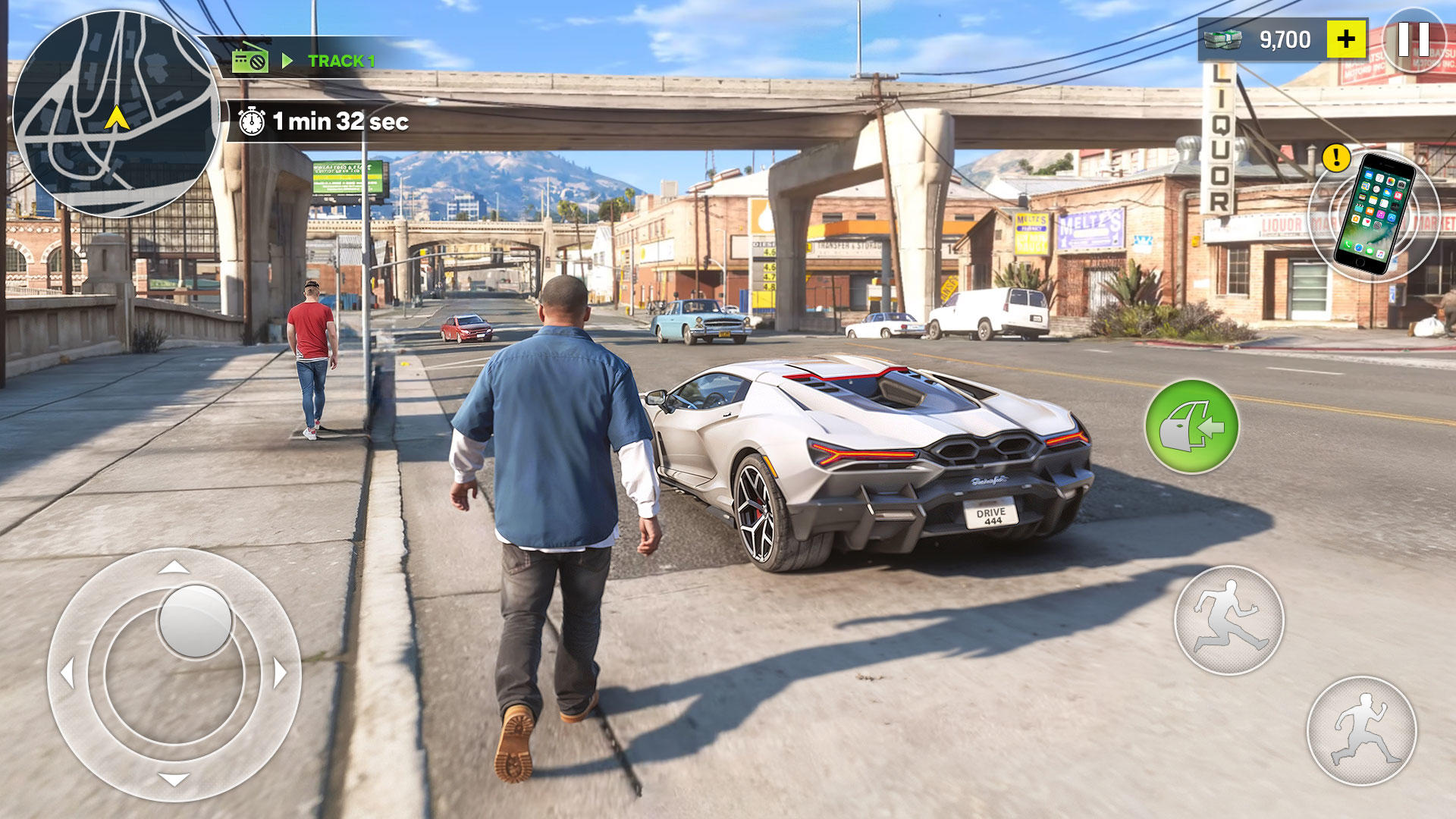This screenshot has height=819, width=1456.
Task: Tap the joystick's right arrow
Action: tap(280, 673)
